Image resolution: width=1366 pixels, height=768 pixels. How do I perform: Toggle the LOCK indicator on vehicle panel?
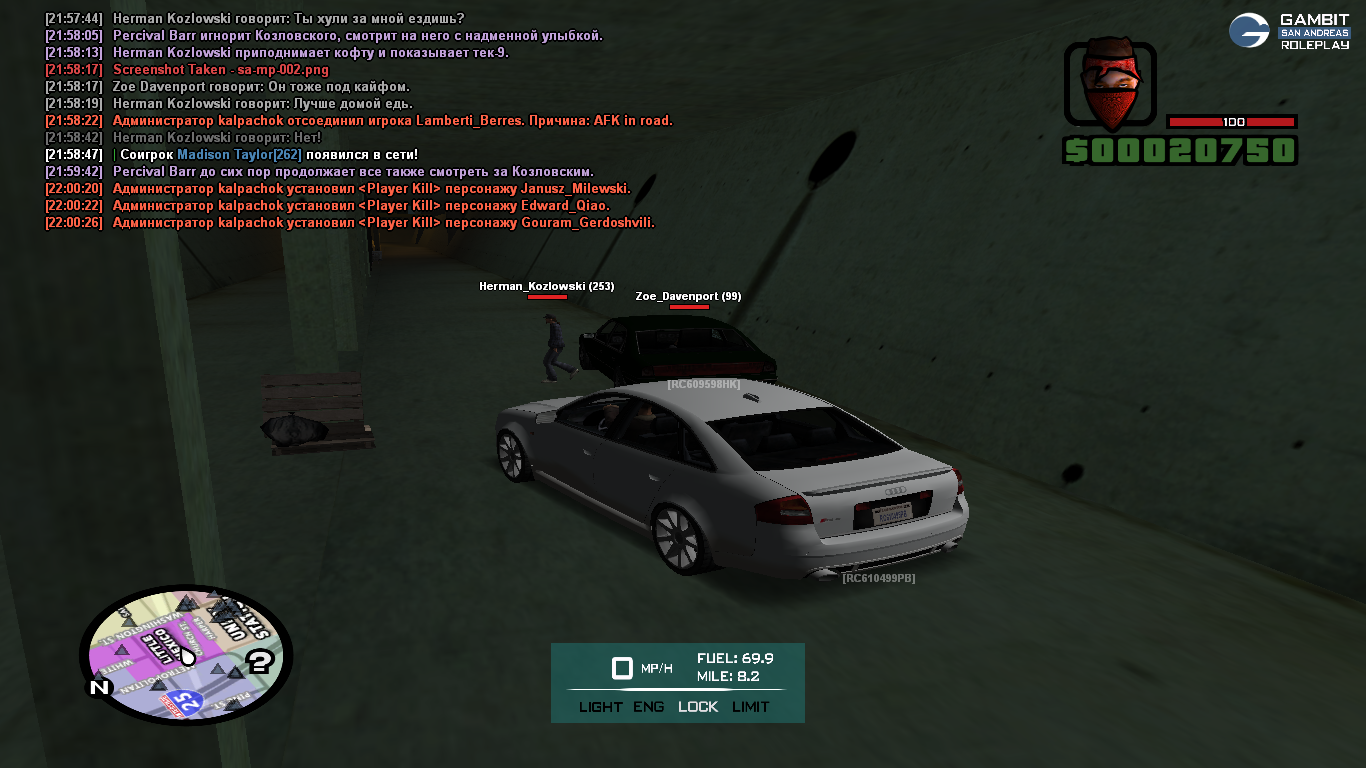698,707
